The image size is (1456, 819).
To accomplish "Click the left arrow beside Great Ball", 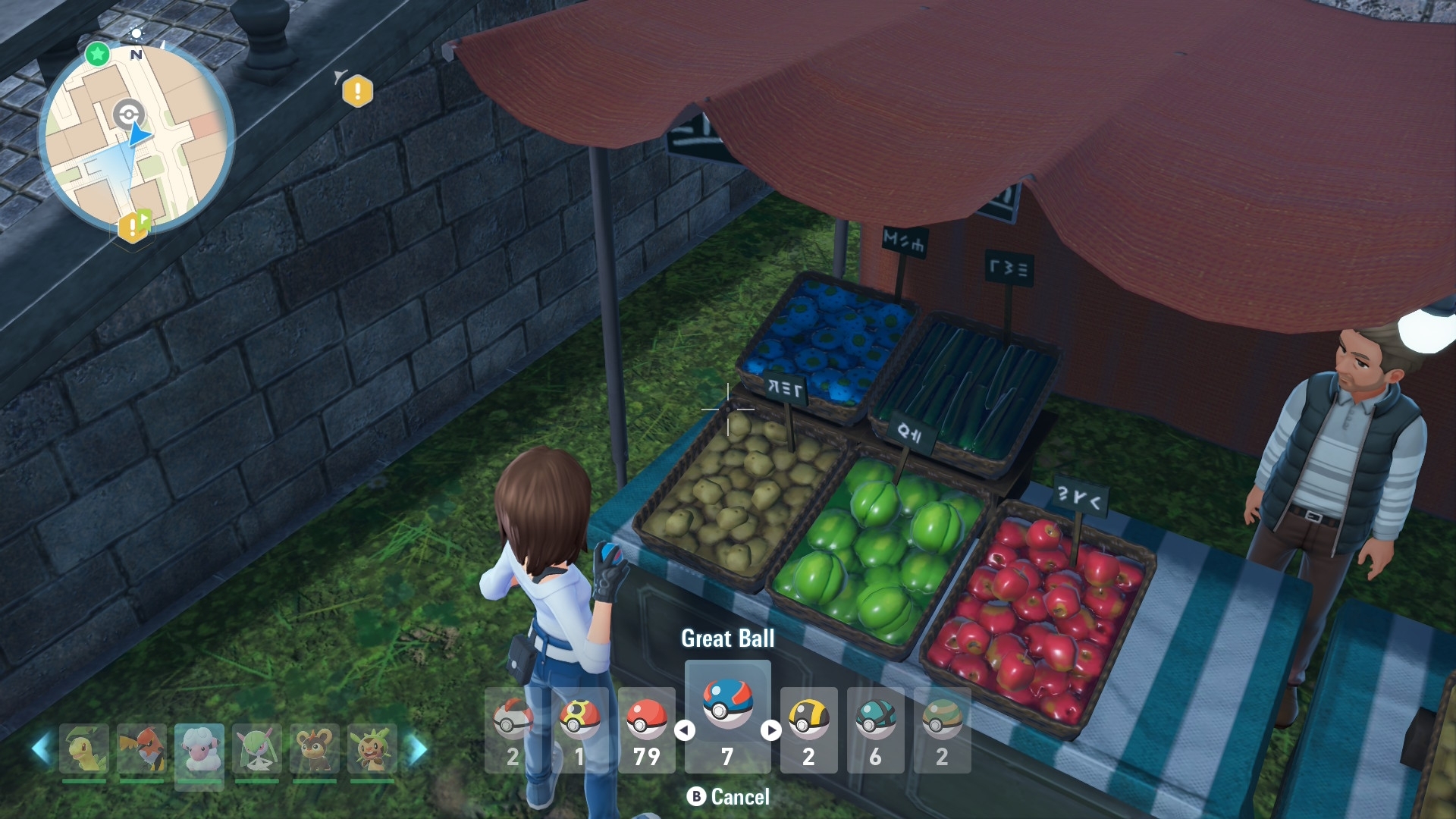I will coord(685,730).
